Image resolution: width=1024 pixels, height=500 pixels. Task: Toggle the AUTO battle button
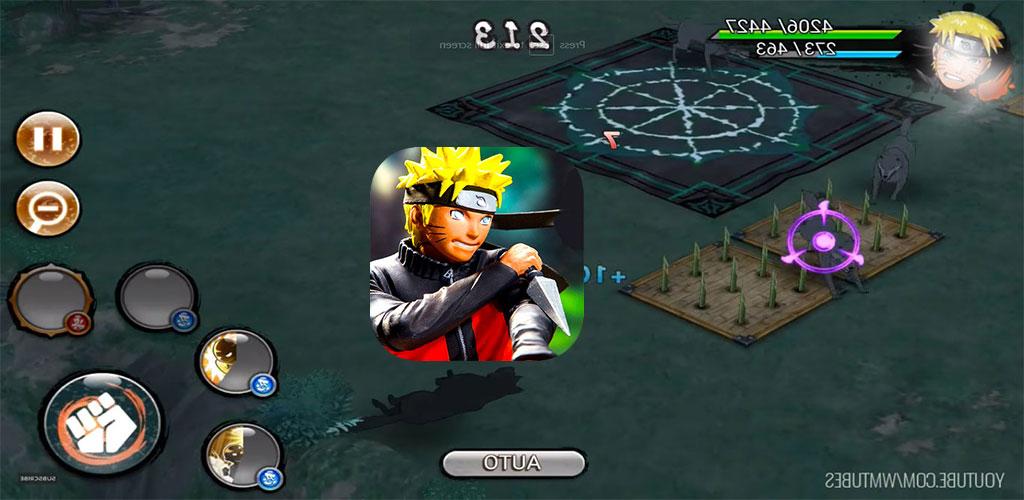(x=513, y=463)
